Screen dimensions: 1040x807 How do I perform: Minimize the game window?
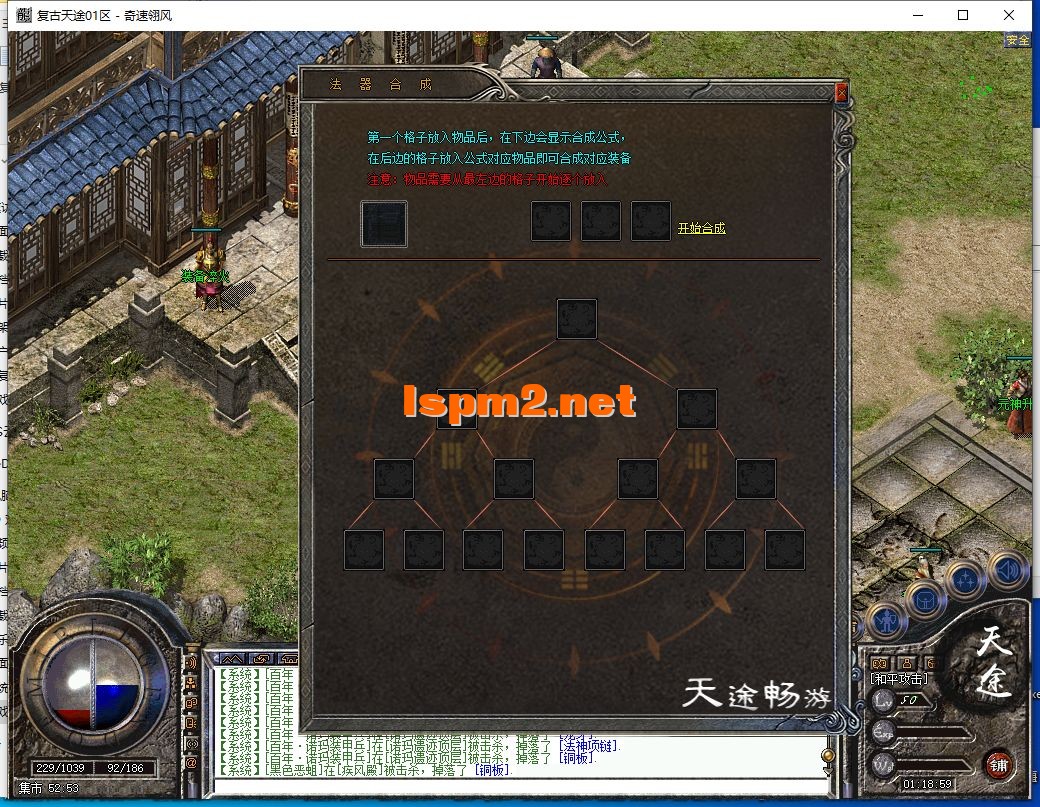(917, 15)
